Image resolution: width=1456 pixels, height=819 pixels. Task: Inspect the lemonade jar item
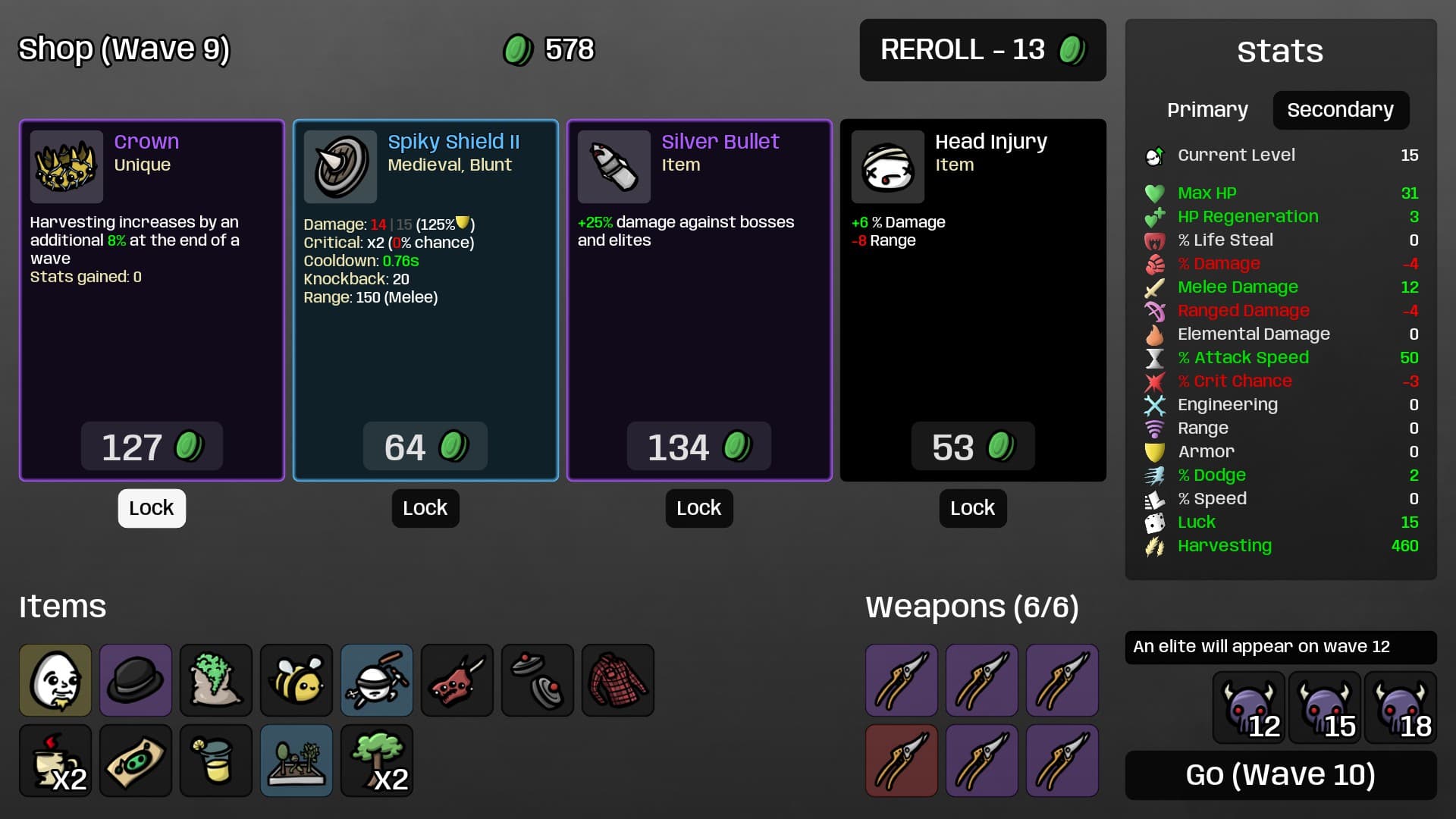(x=216, y=761)
